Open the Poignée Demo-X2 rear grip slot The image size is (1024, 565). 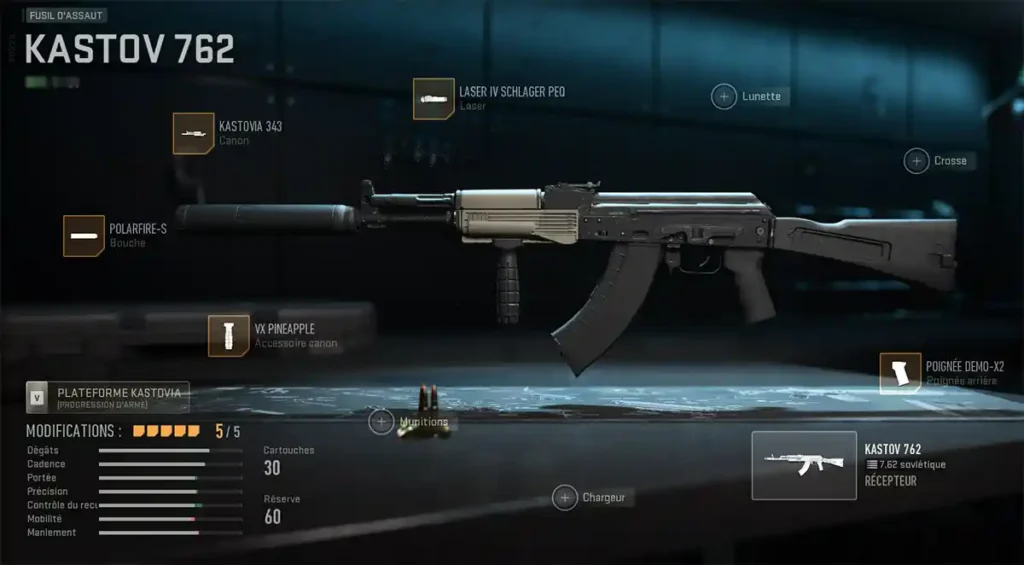pyautogui.click(x=900, y=373)
